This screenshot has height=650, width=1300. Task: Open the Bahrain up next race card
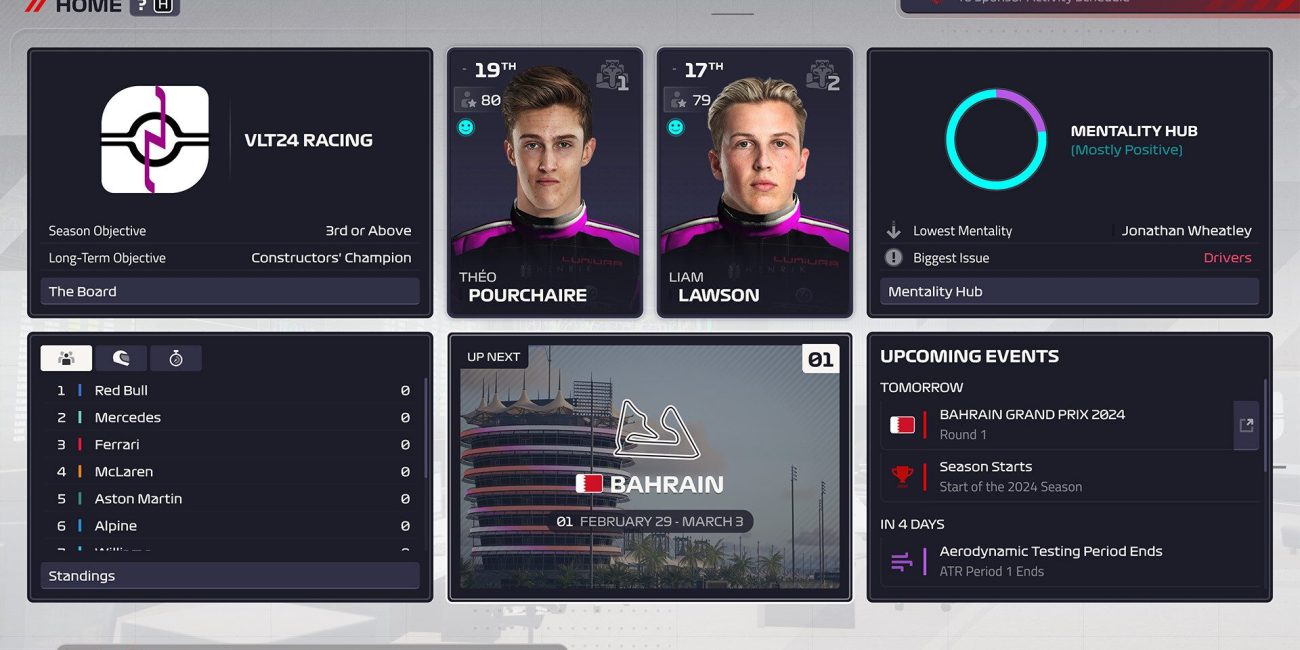click(649, 467)
